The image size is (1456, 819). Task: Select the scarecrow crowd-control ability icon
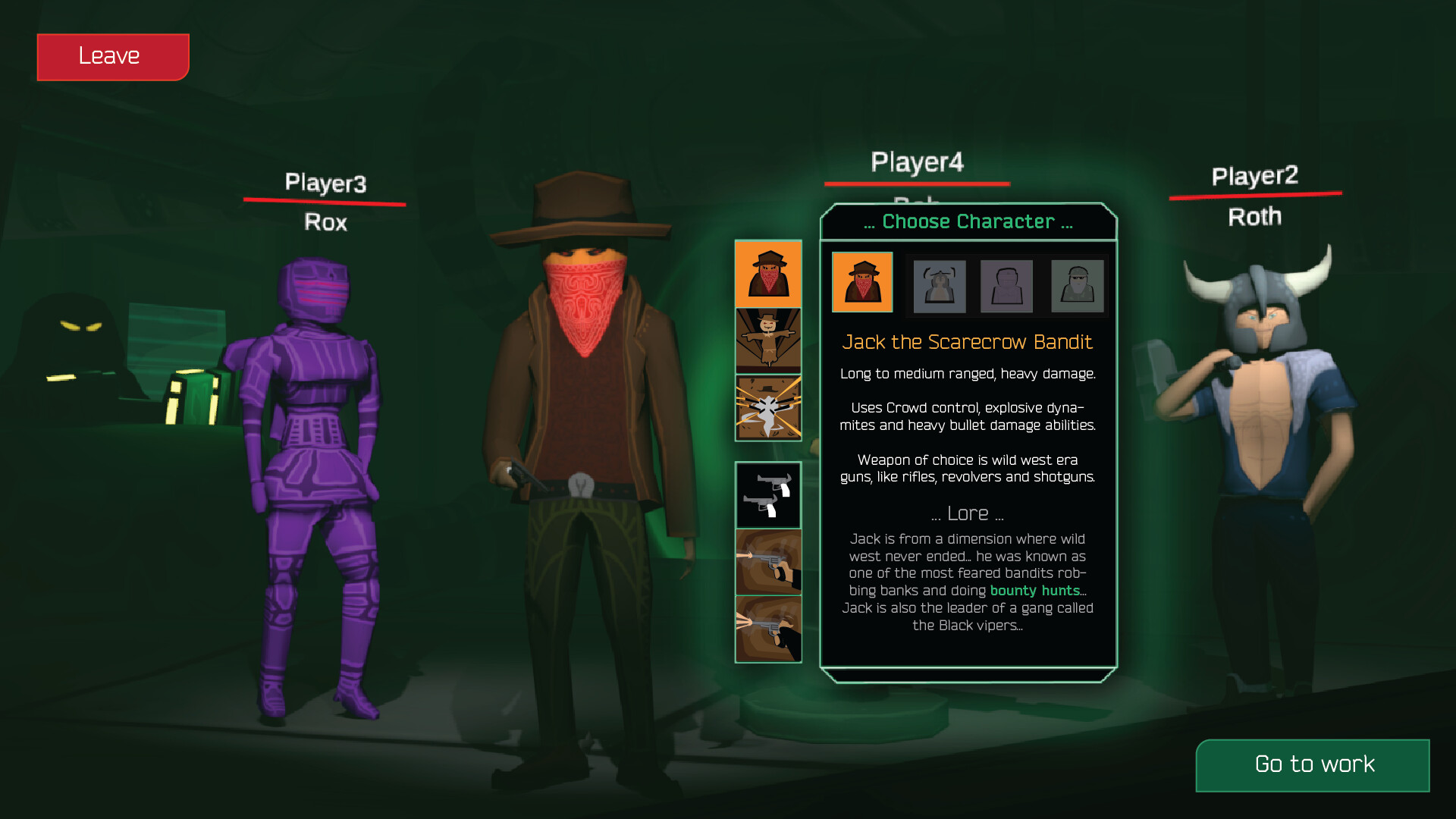coord(767,340)
